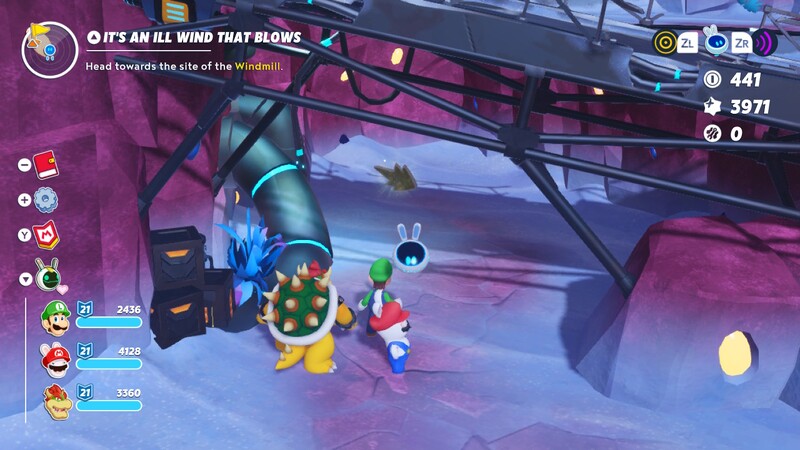Screen dimensions: 800x450
Task: Click the Beep-0 icon between the abilities
Action: [715, 42]
